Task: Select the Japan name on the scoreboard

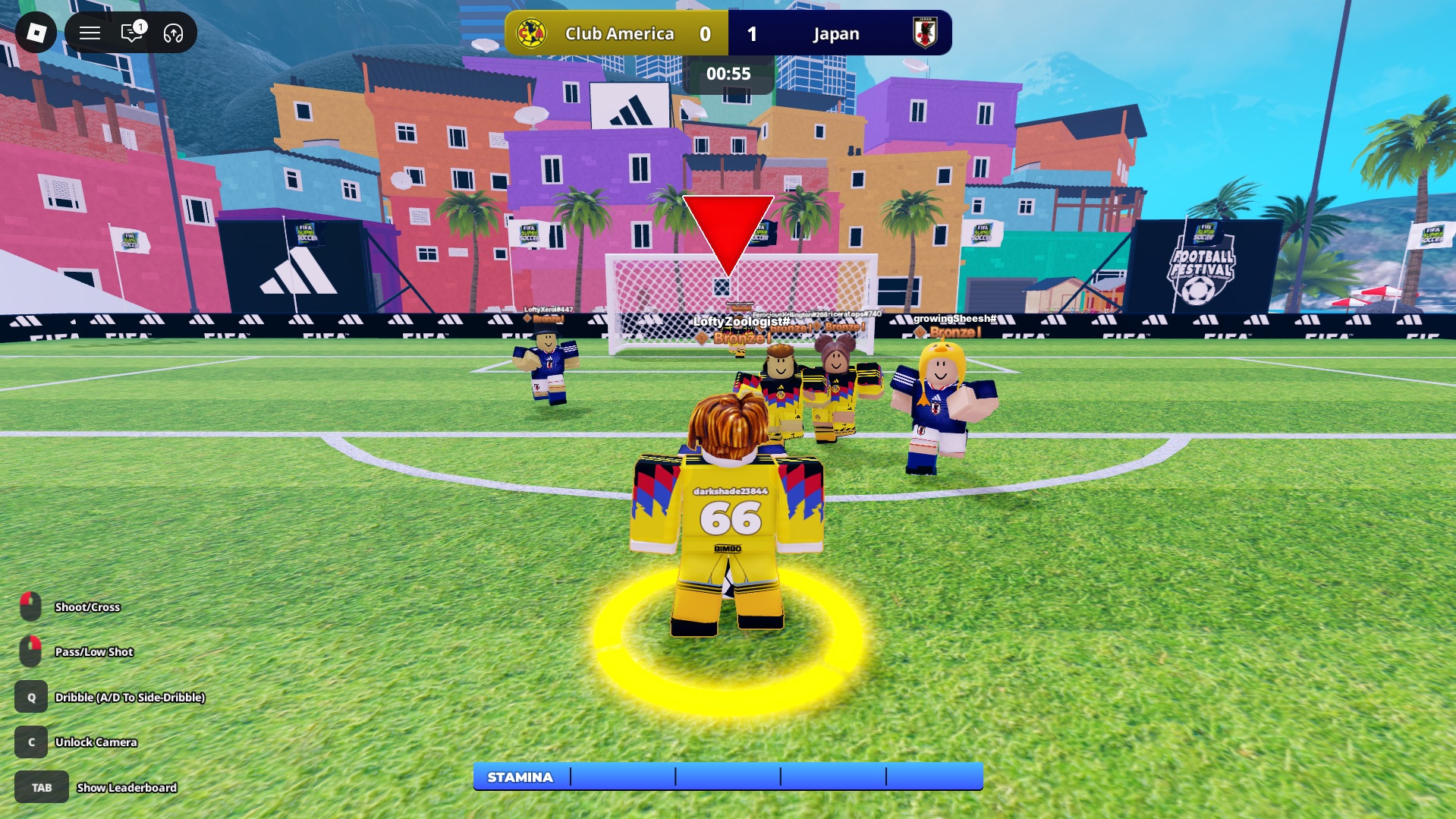Action: point(835,33)
